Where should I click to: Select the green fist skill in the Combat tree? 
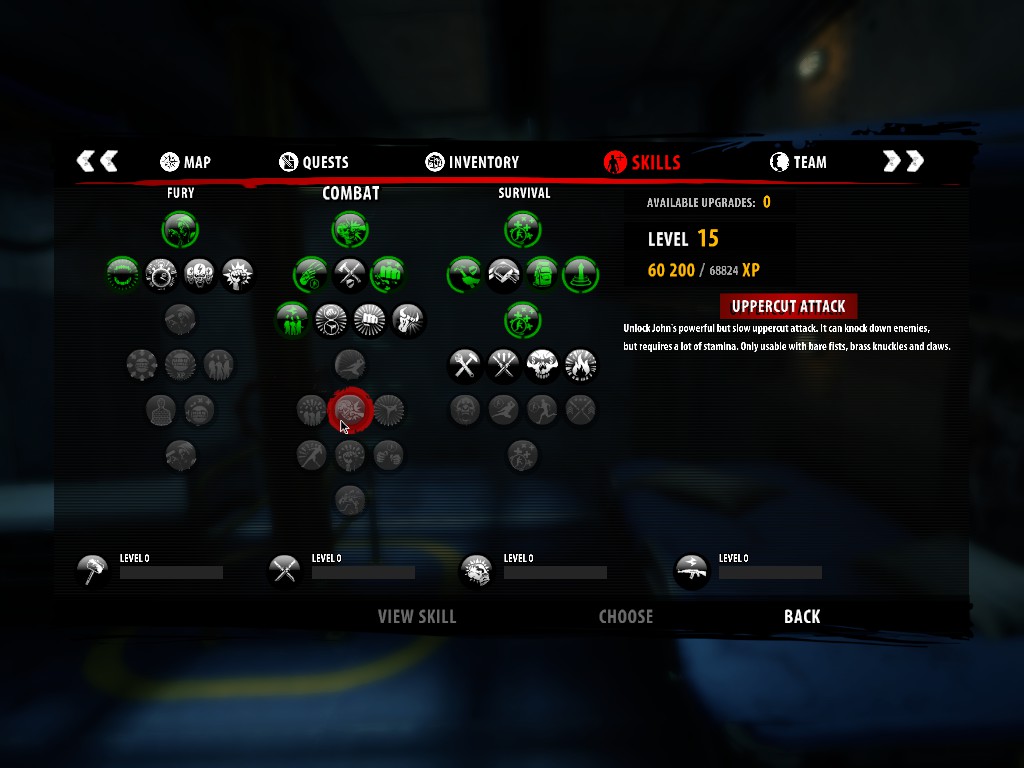click(x=388, y=273)
